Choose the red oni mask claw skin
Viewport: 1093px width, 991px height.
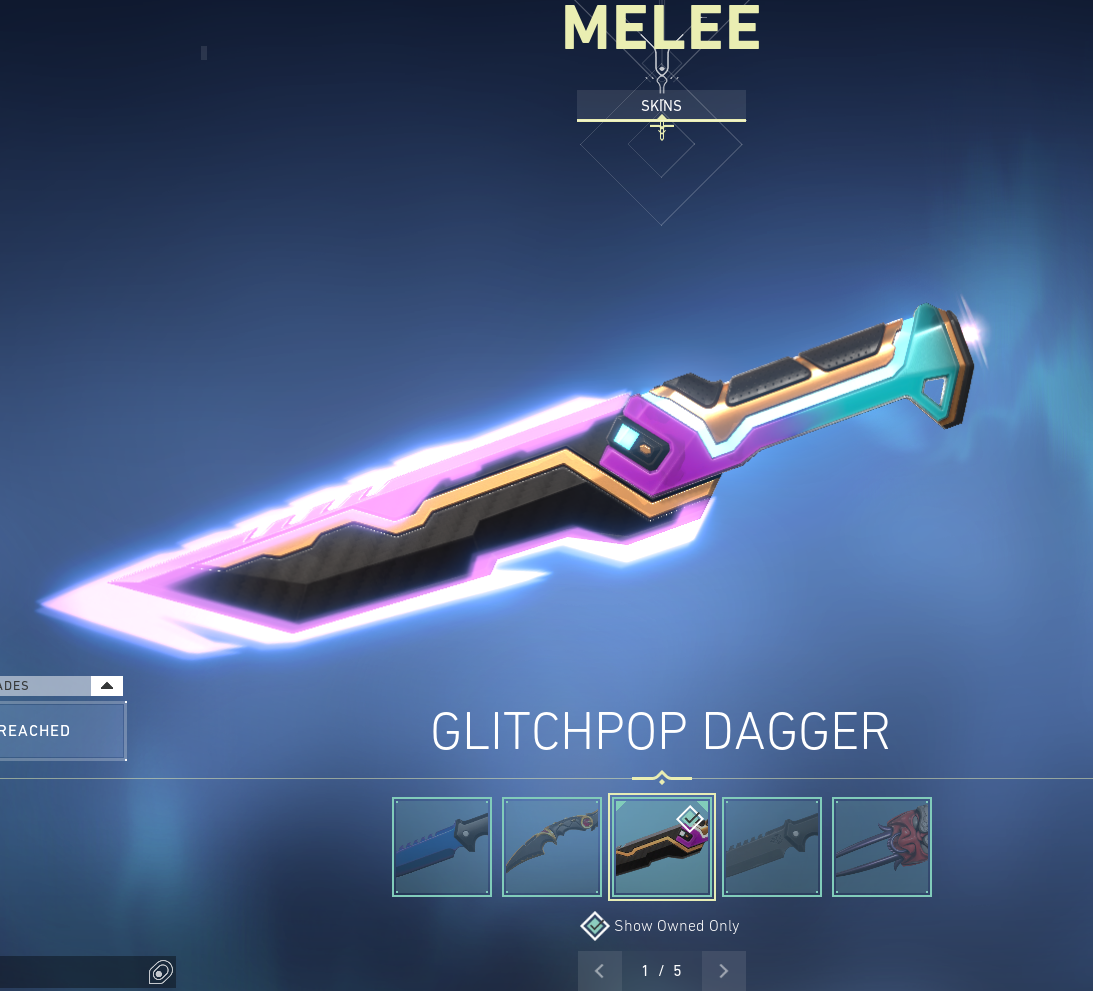click(x=882, y=846)
